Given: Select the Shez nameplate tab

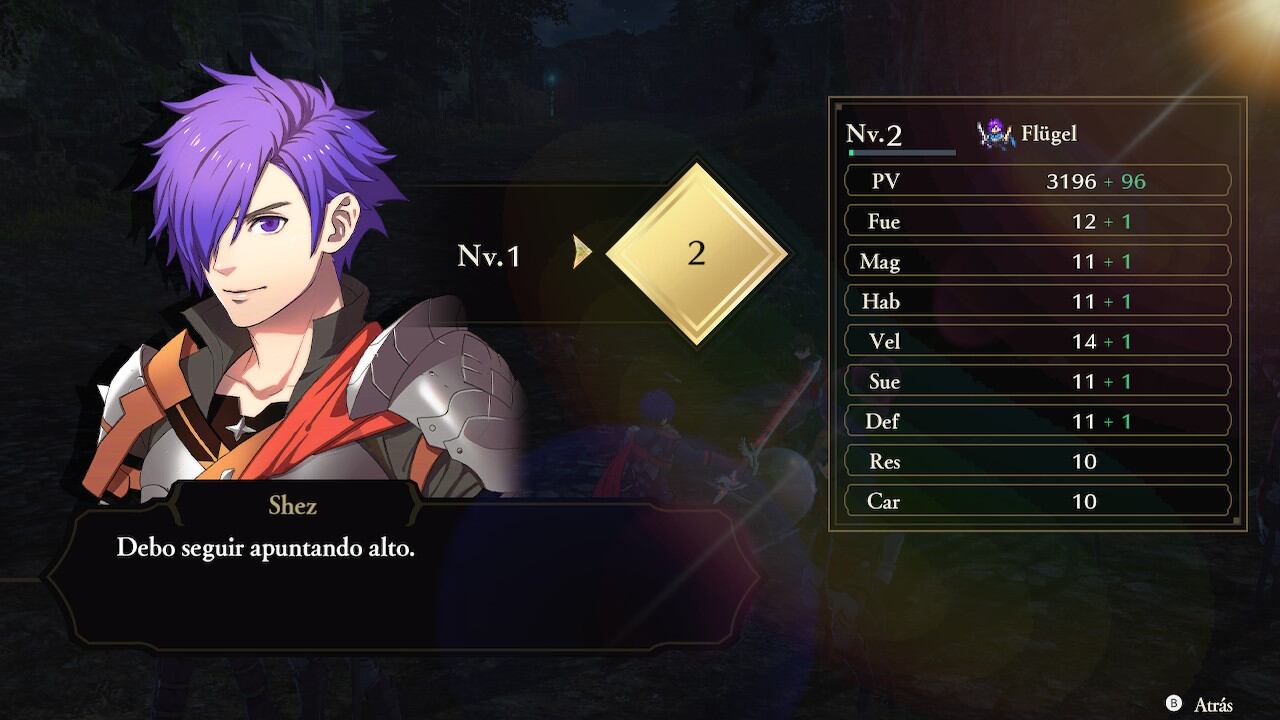Looking at the screenshot, I should pos(292,505).
